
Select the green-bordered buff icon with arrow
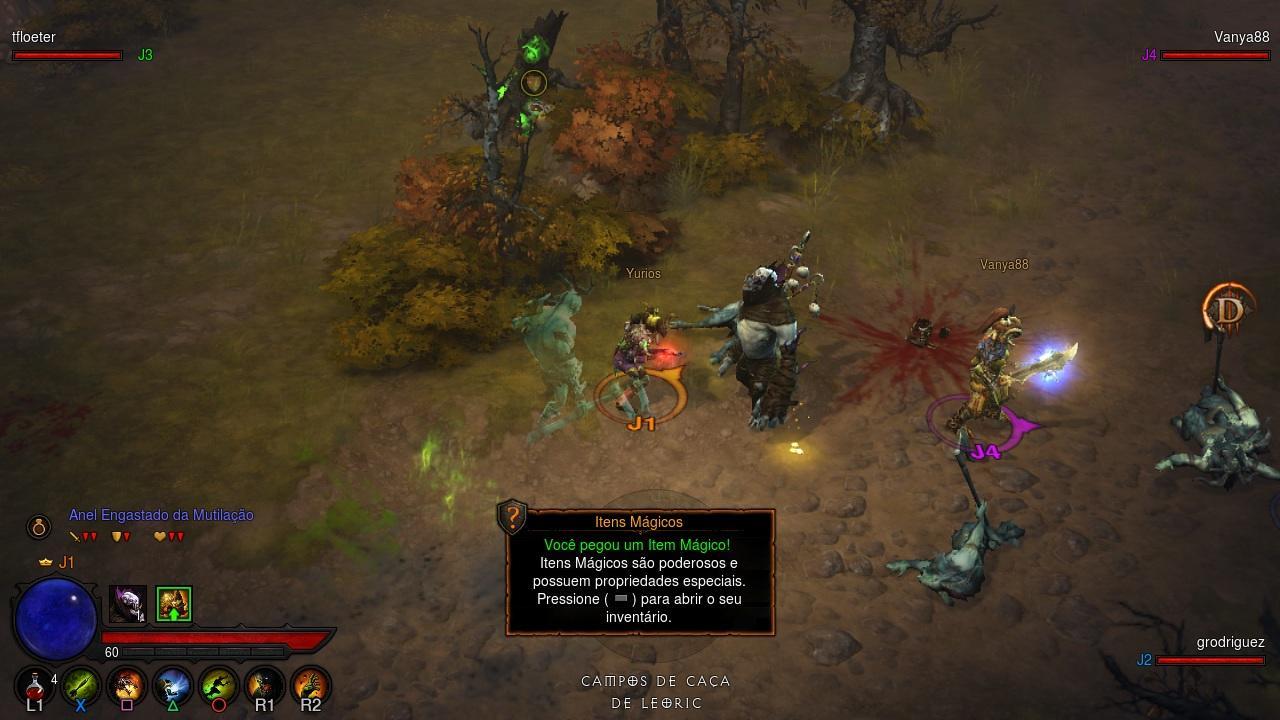(174, 604)
